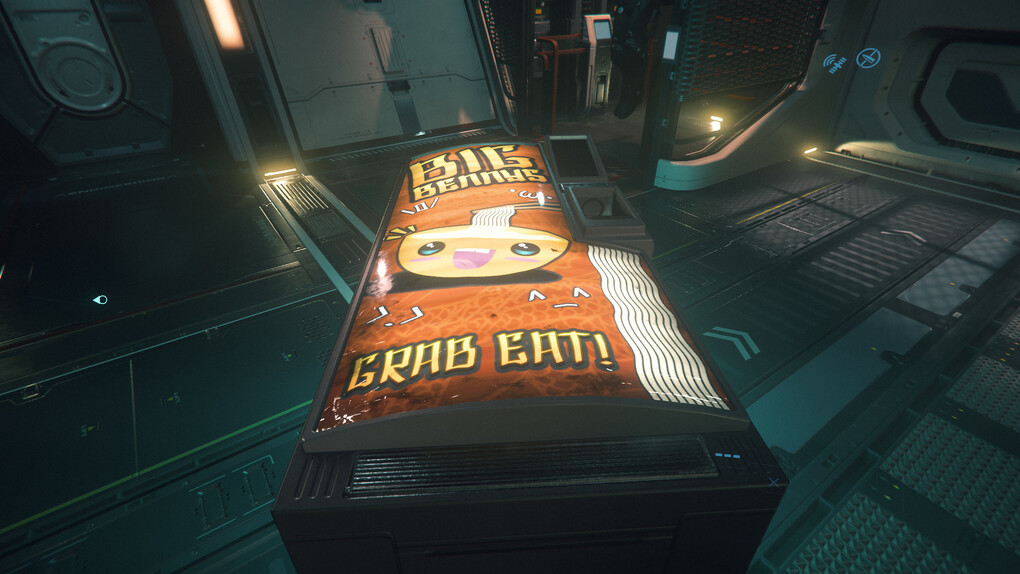Click the satellite comms signal icon
Screen dimensions: 1020x574
coord(835,64)
